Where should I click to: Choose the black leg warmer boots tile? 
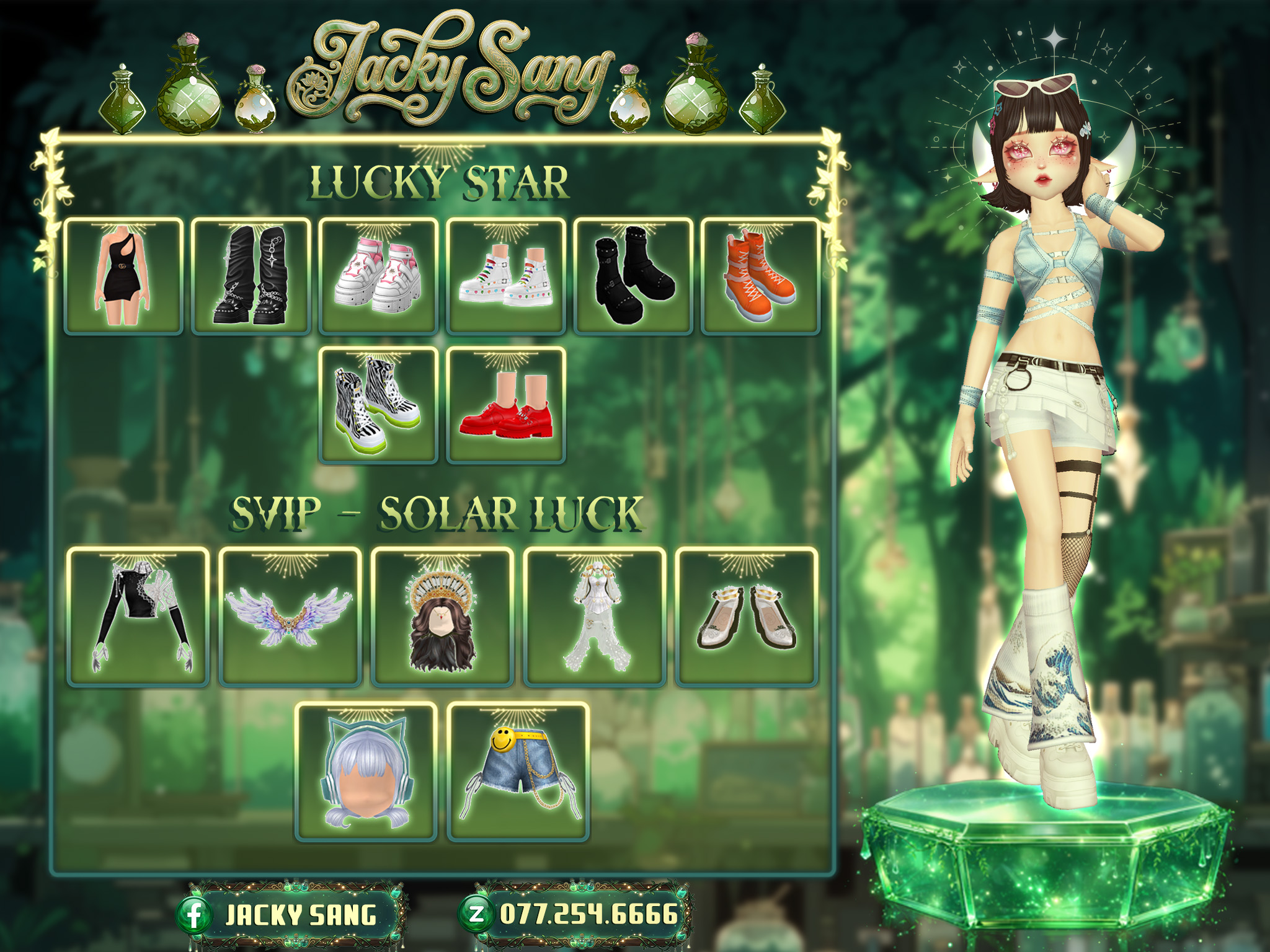coord(251,276)
